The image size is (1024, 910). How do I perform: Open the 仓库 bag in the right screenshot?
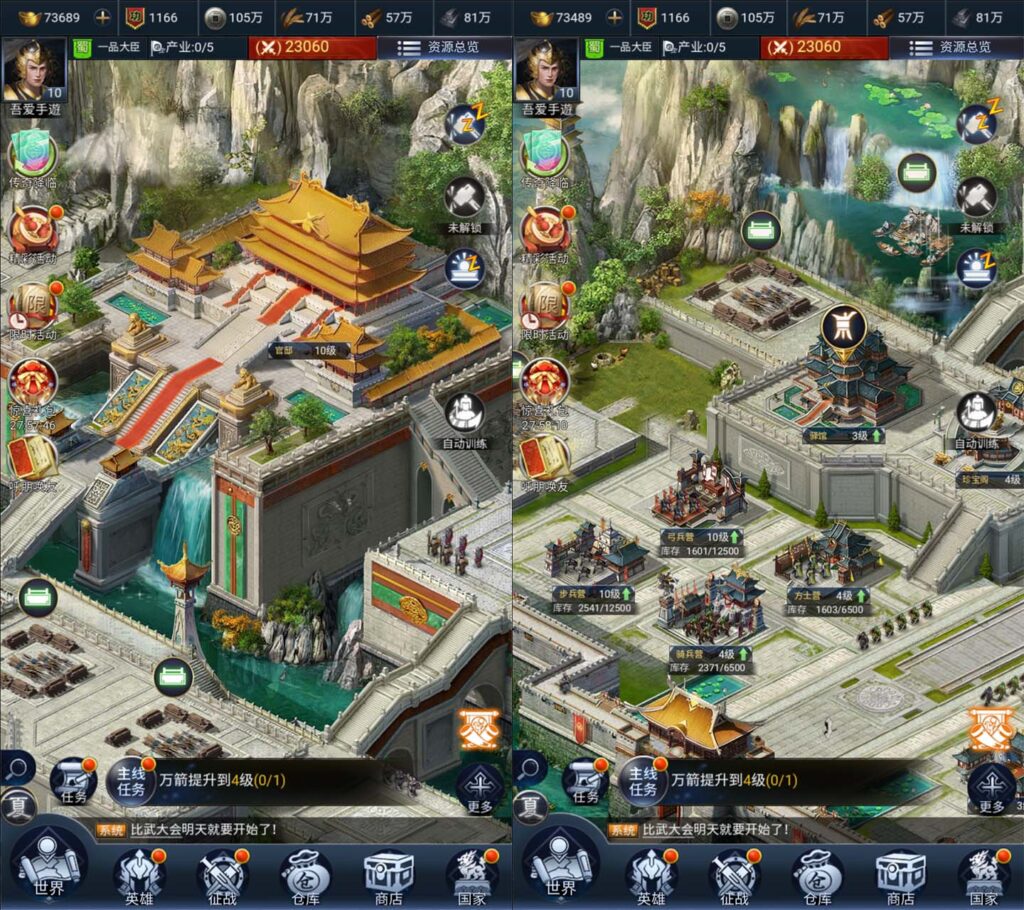817,875
